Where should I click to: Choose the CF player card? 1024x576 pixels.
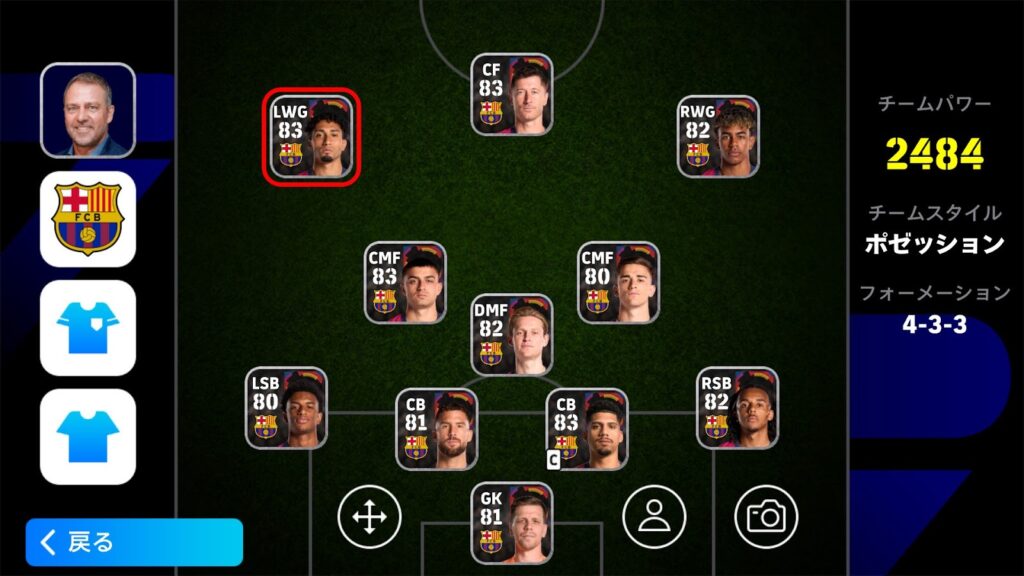pyautogui.click(x=512, y=95)
